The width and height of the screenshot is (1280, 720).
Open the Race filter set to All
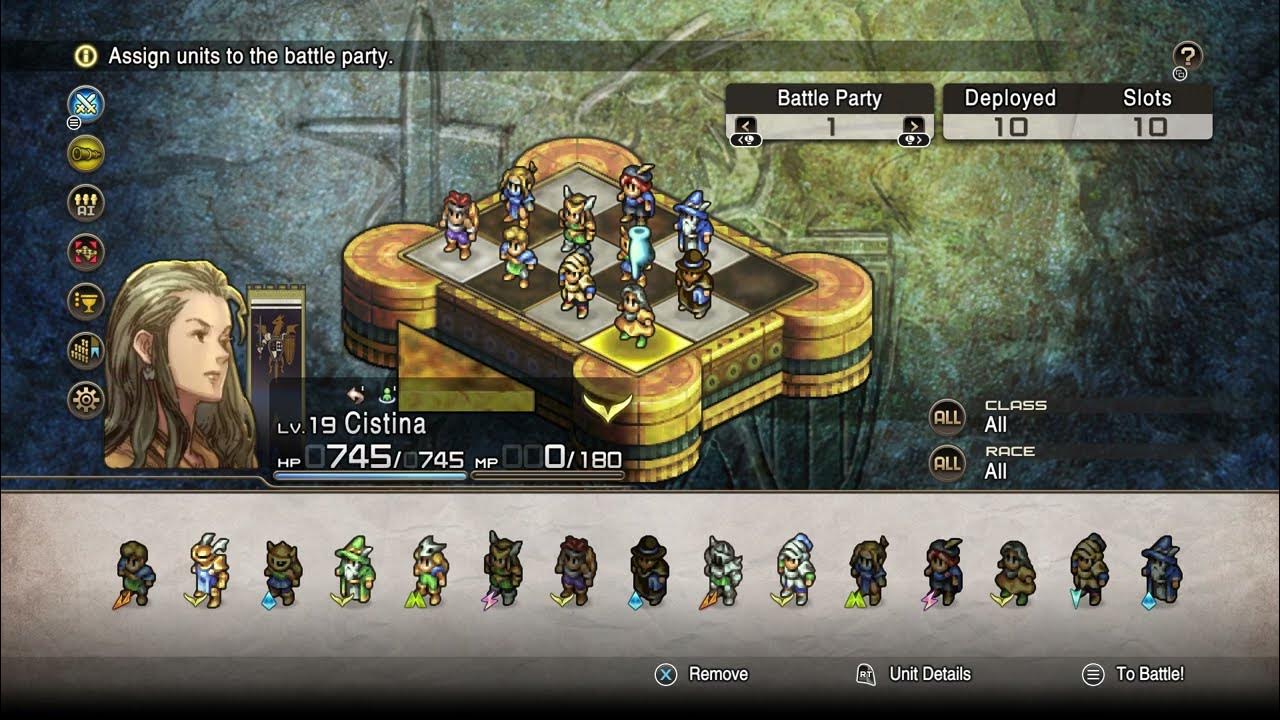coord(948,463)
